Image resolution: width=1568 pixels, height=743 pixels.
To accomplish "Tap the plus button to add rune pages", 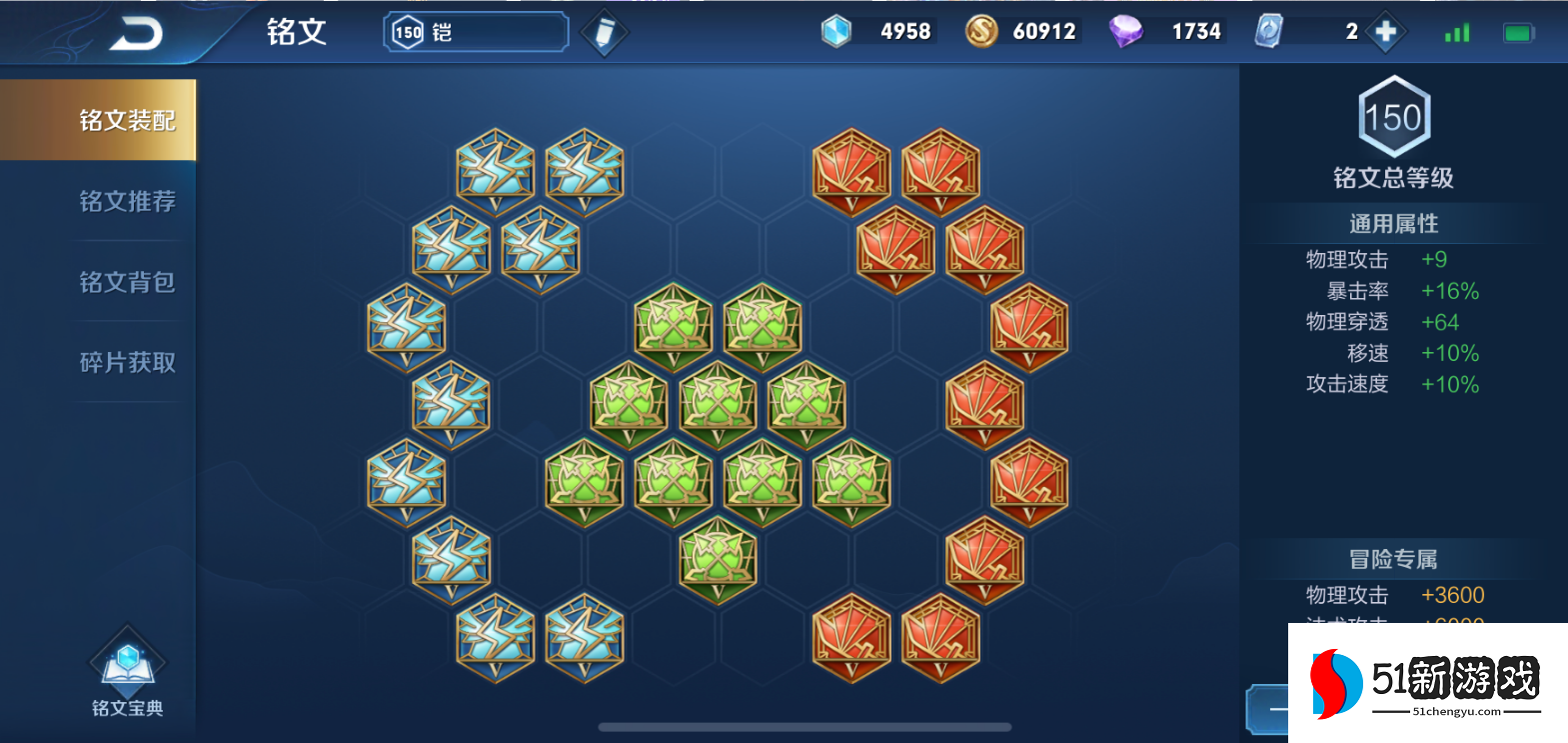I will 1385,32.
